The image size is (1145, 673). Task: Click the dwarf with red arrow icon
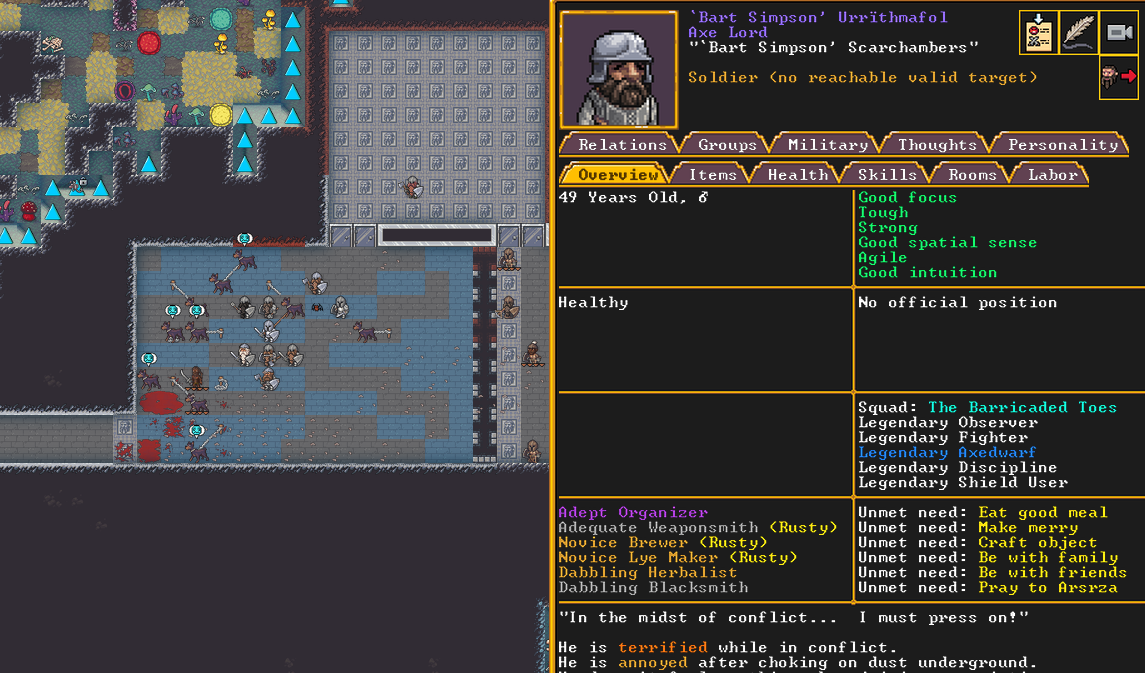1119,77
